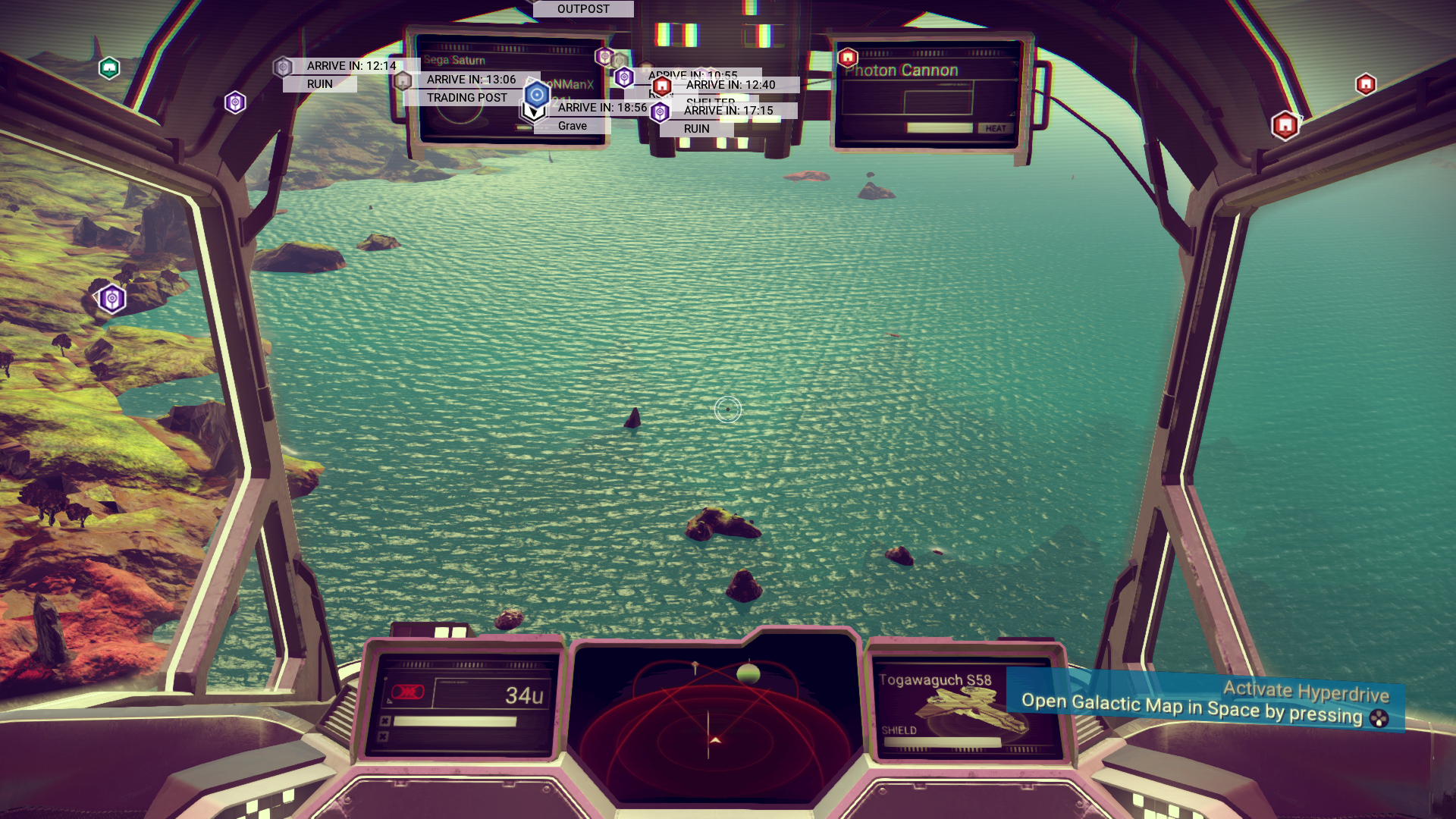The image size is (1456, 819).
Task: Pick the Grave waypoint label
Action: coord(573,126)
